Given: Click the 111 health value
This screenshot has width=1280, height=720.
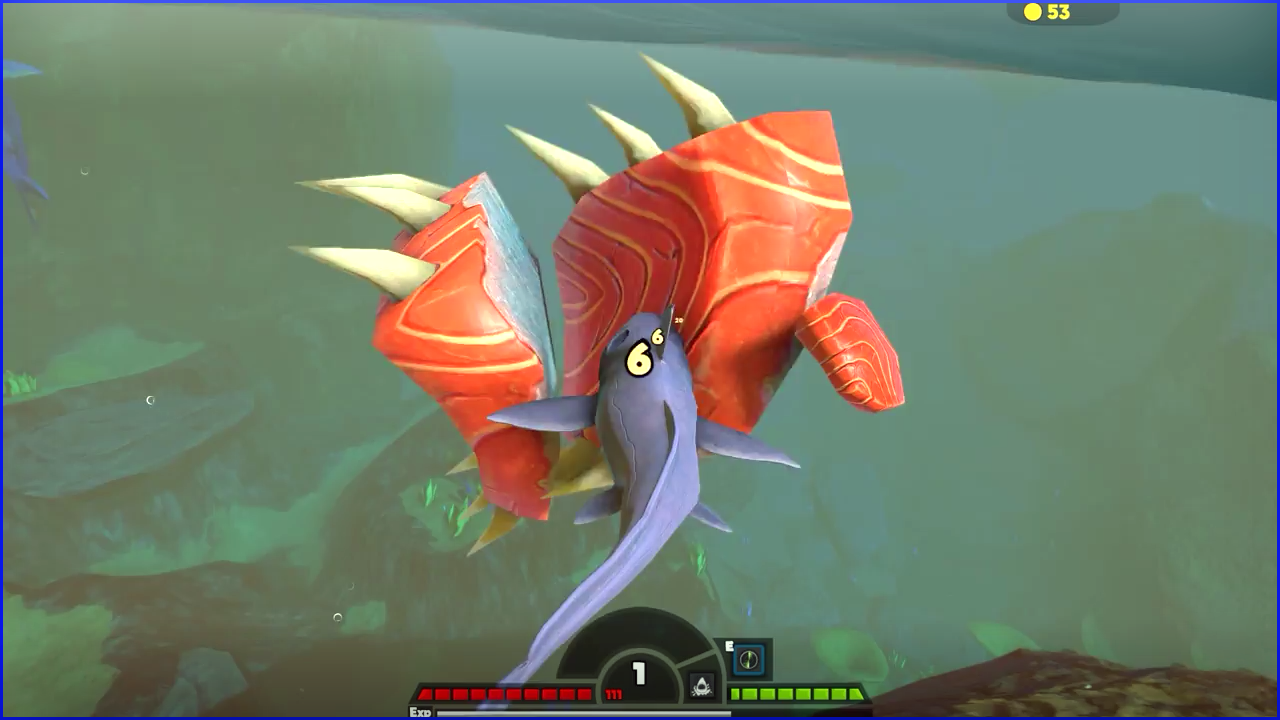Looking at the screenshot, I should (613, 692).
